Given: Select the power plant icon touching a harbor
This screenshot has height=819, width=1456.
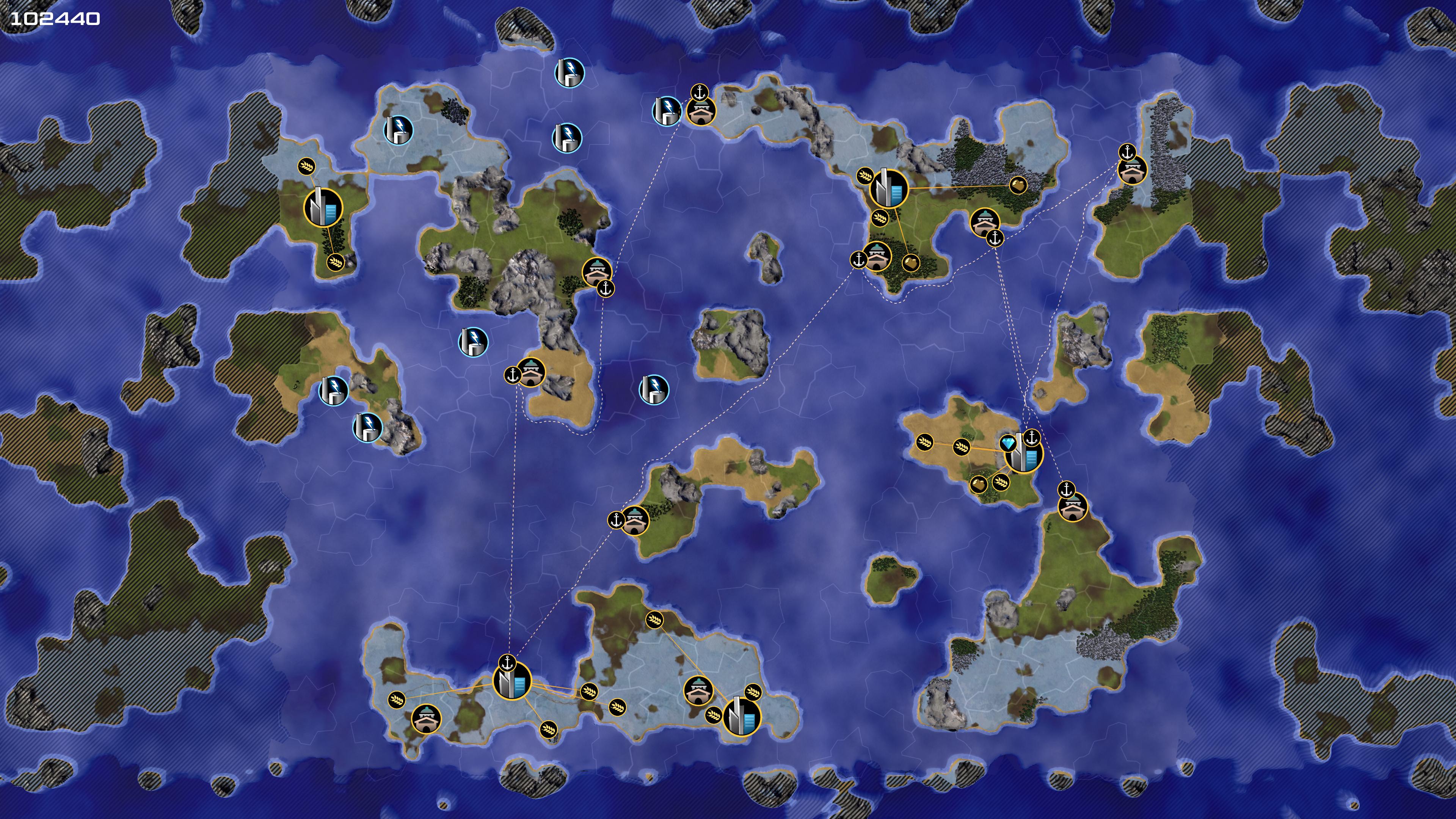Looking at the screenshot, I should [x=667, y=110].
